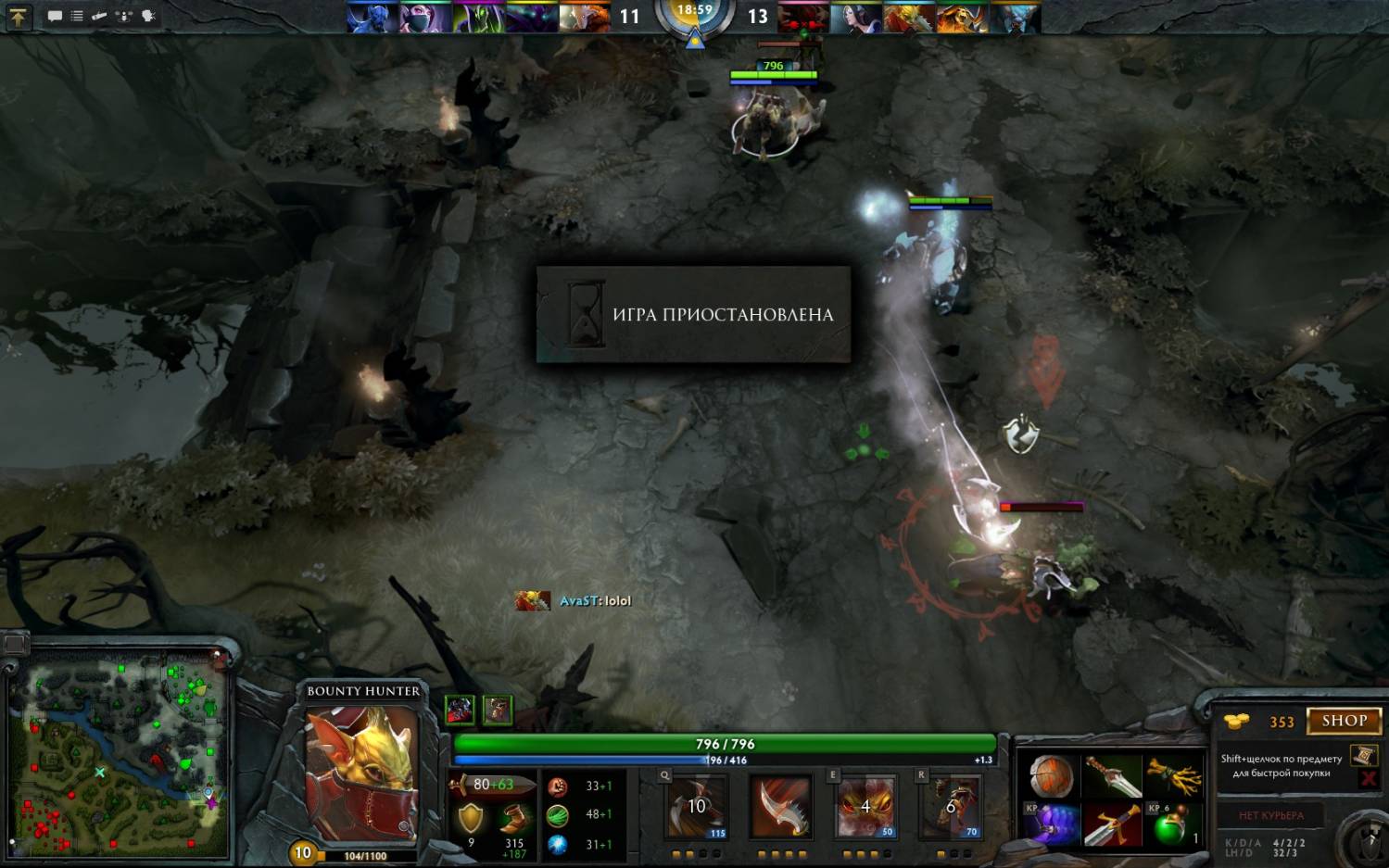
Task: Open the scoreboard list icon
Action: [77, 16]
